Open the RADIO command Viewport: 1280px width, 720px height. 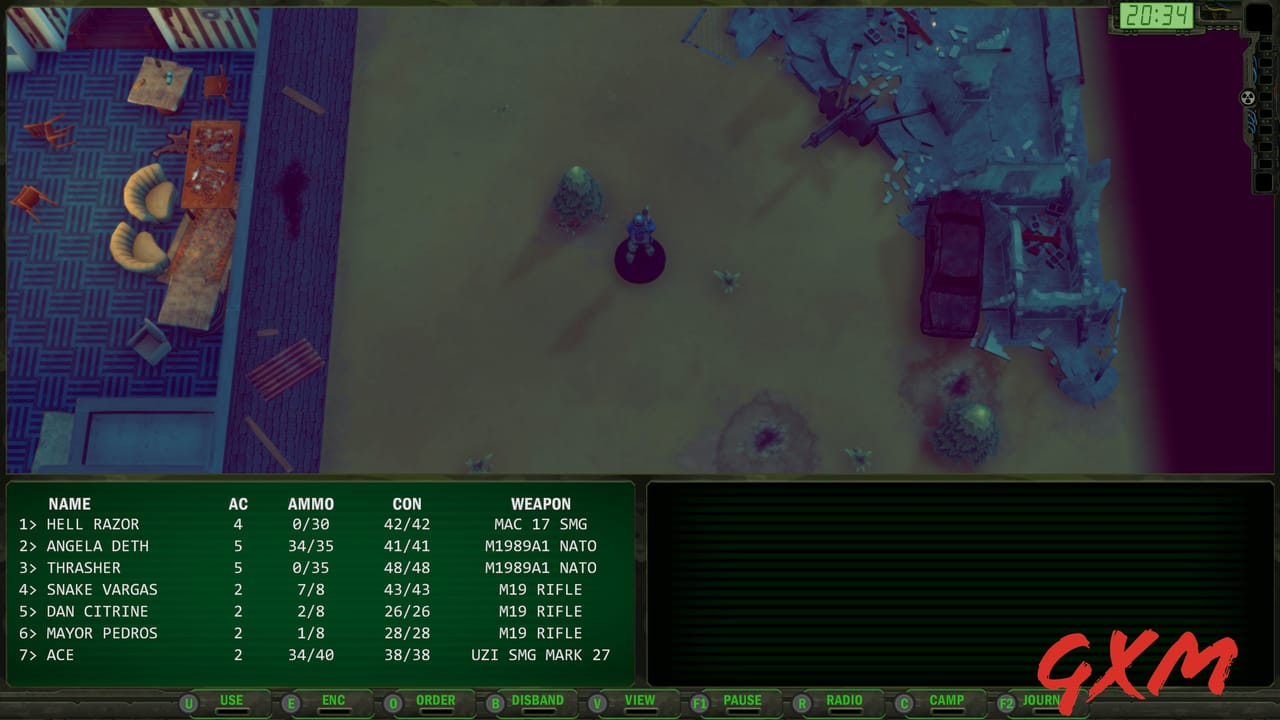point(843,700)
